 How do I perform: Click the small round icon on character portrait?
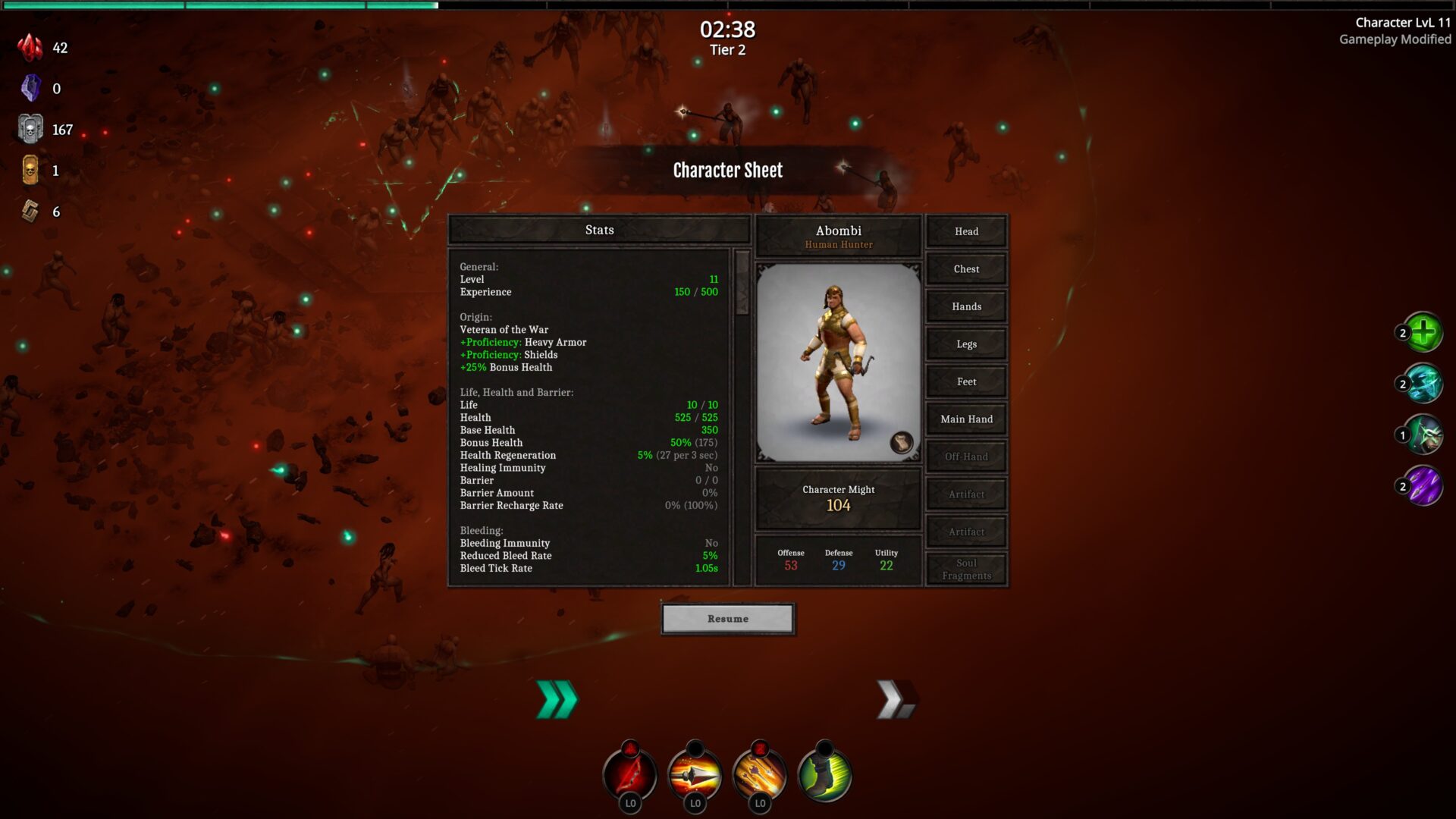coord(901,443)
